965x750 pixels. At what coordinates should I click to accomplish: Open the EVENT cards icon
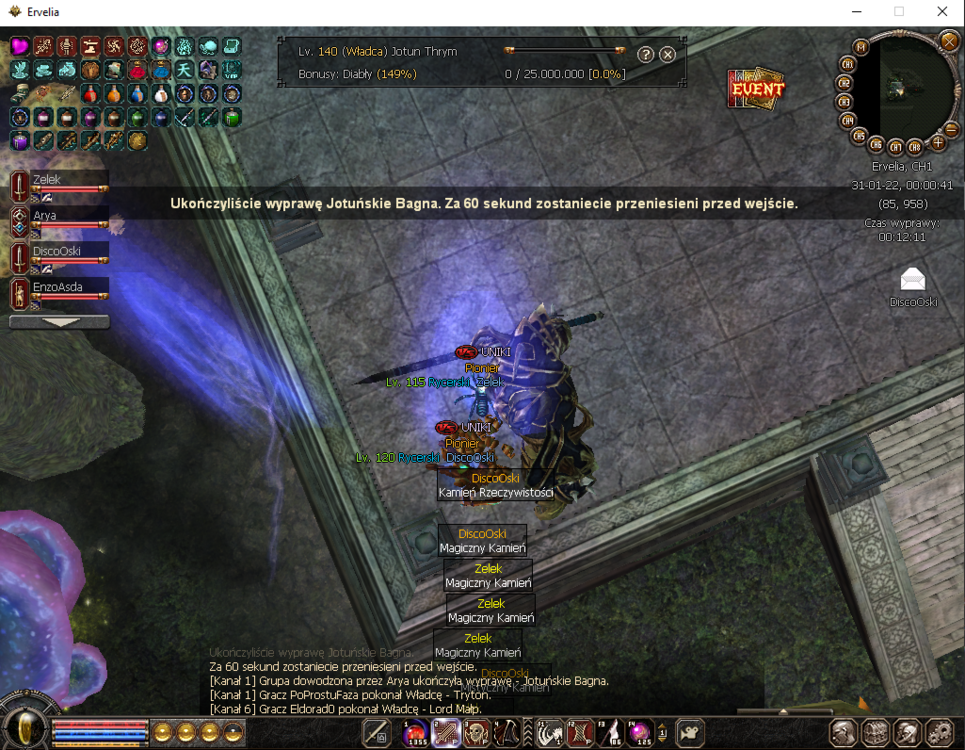[x=757, y=88]
